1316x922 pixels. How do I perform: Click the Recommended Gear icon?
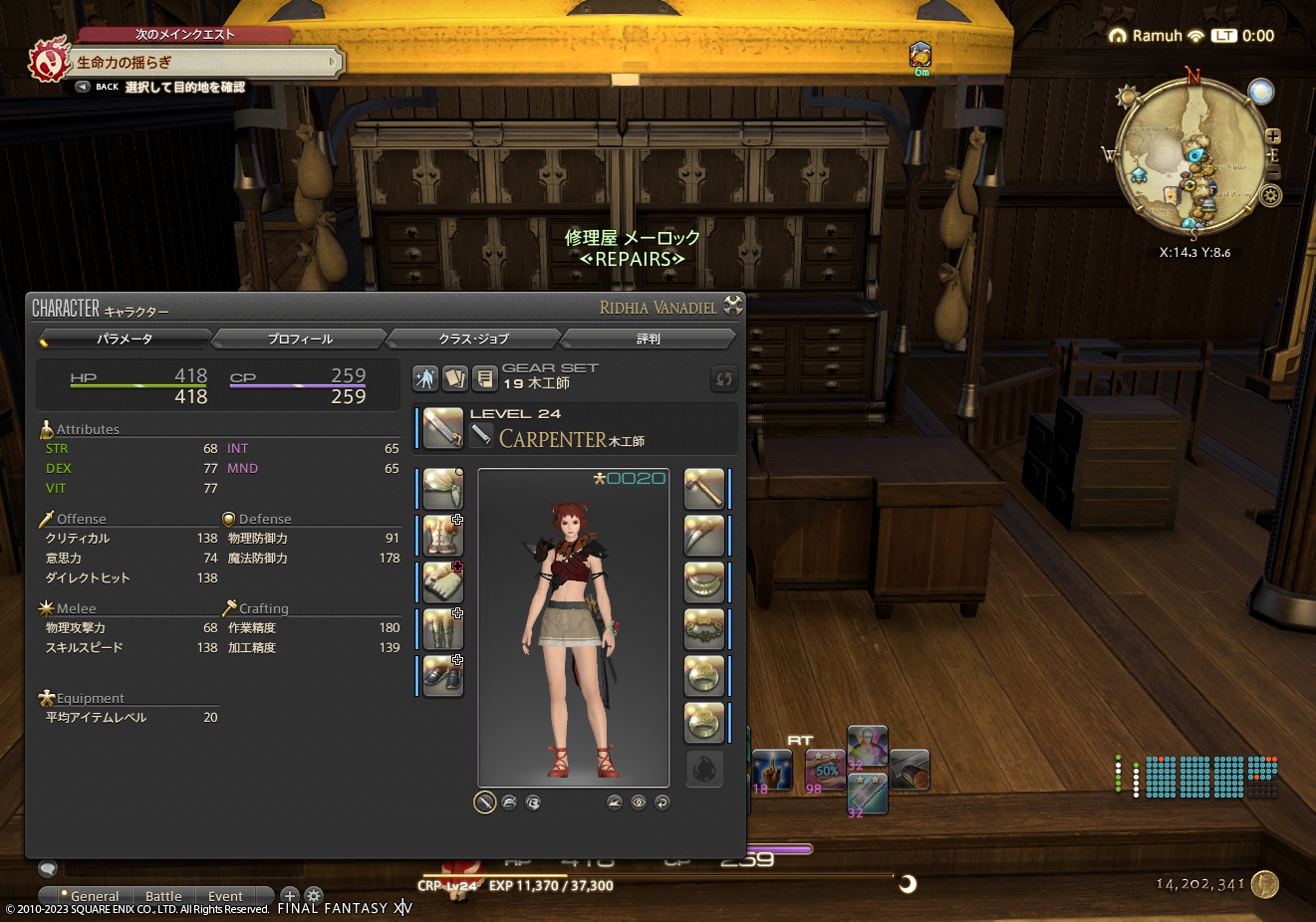tap(425, 378)
